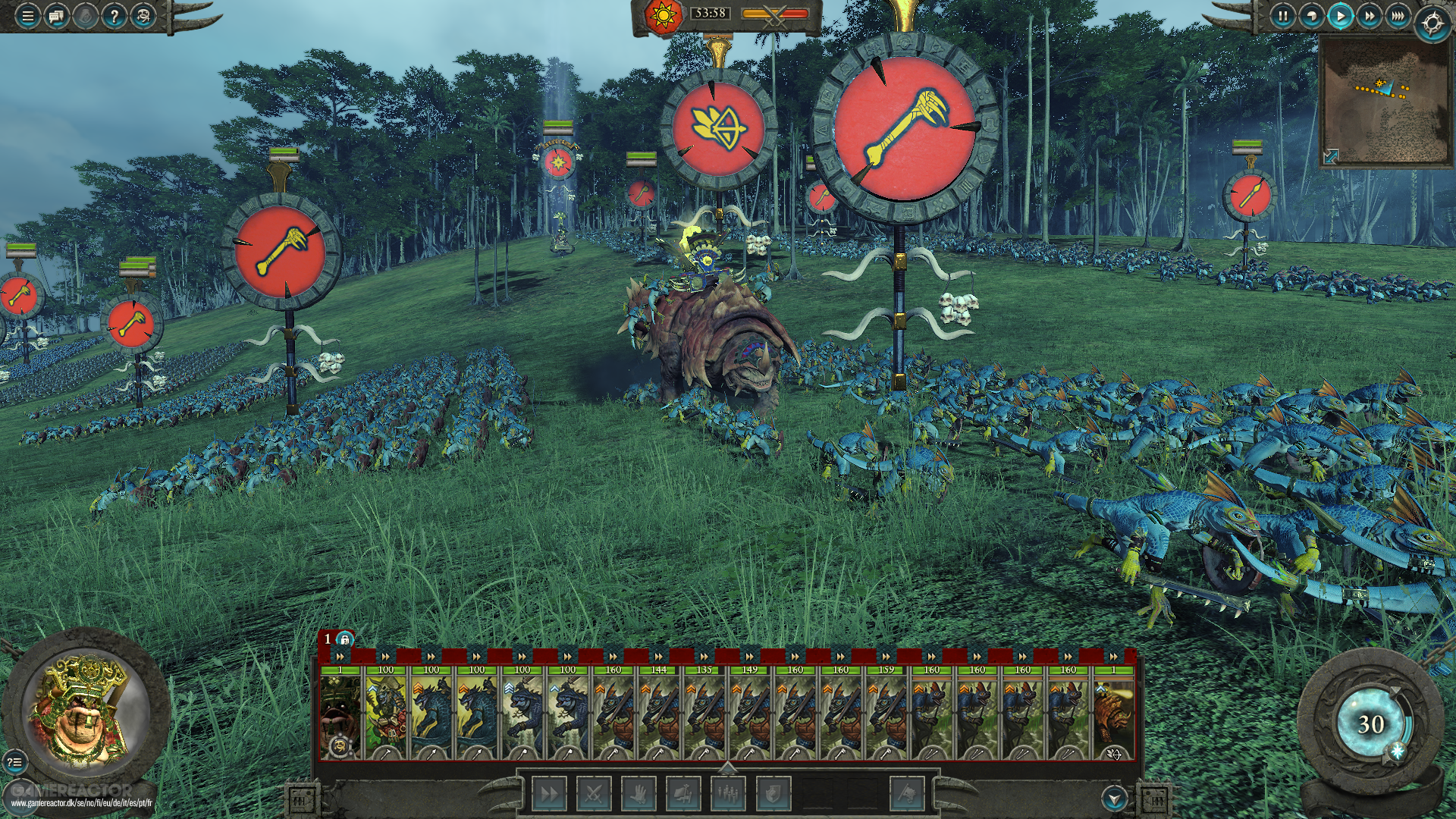
Task: Select the unit card showing 144 soldiers
Action: [x=658, y=713]
